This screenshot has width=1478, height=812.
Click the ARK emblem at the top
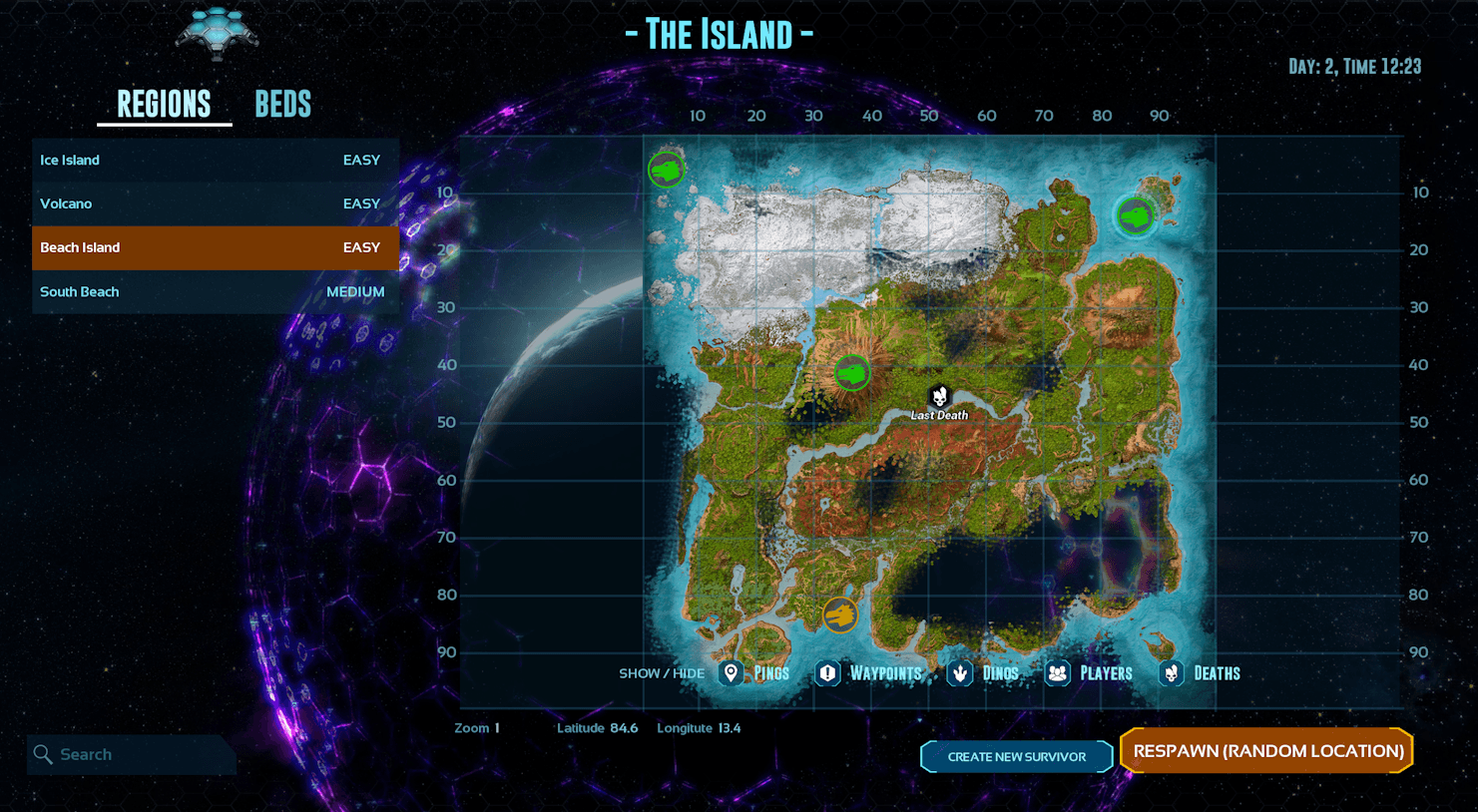[x=217, y=32]
